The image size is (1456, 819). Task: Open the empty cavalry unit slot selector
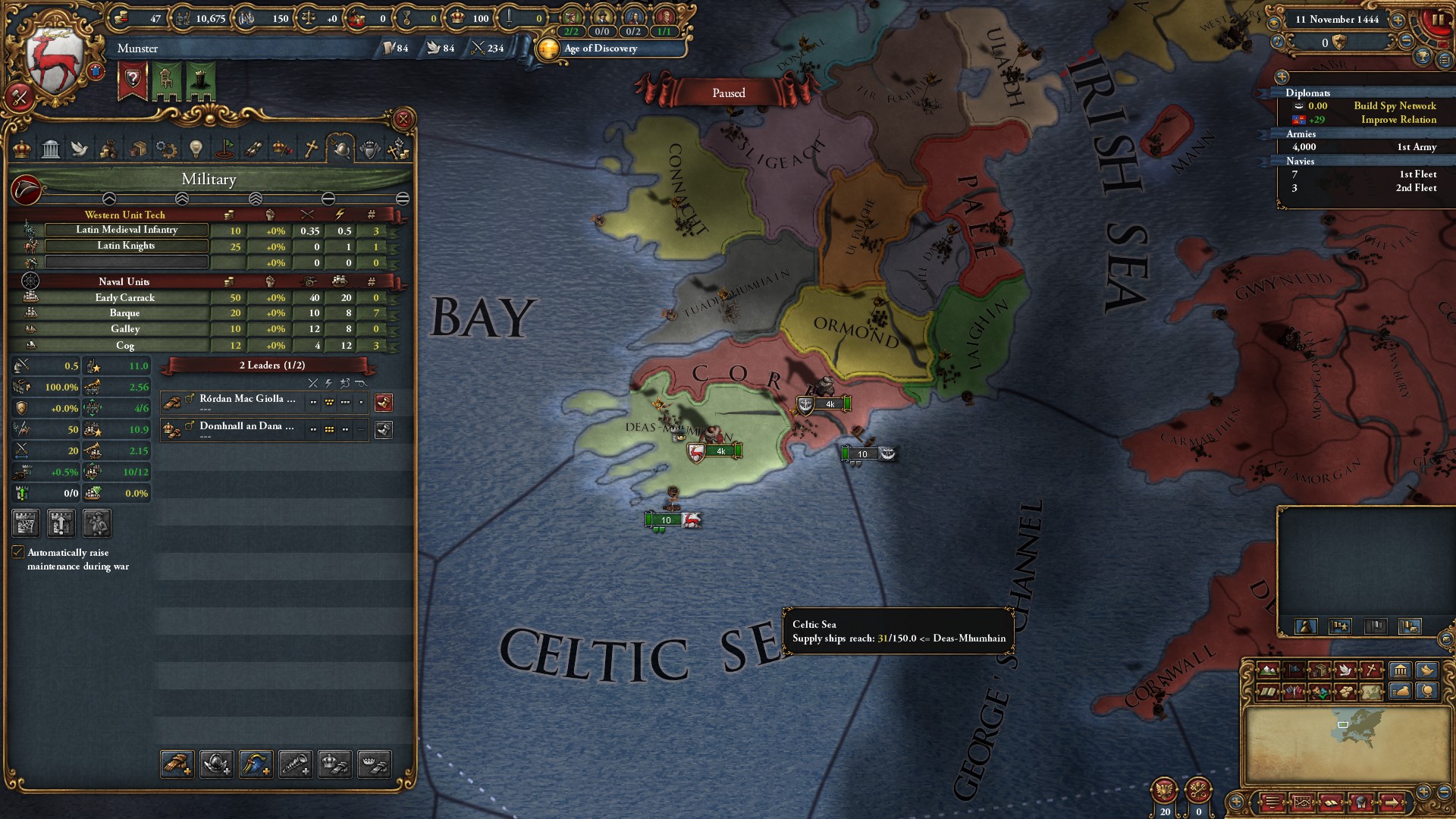tap(127, 262)
